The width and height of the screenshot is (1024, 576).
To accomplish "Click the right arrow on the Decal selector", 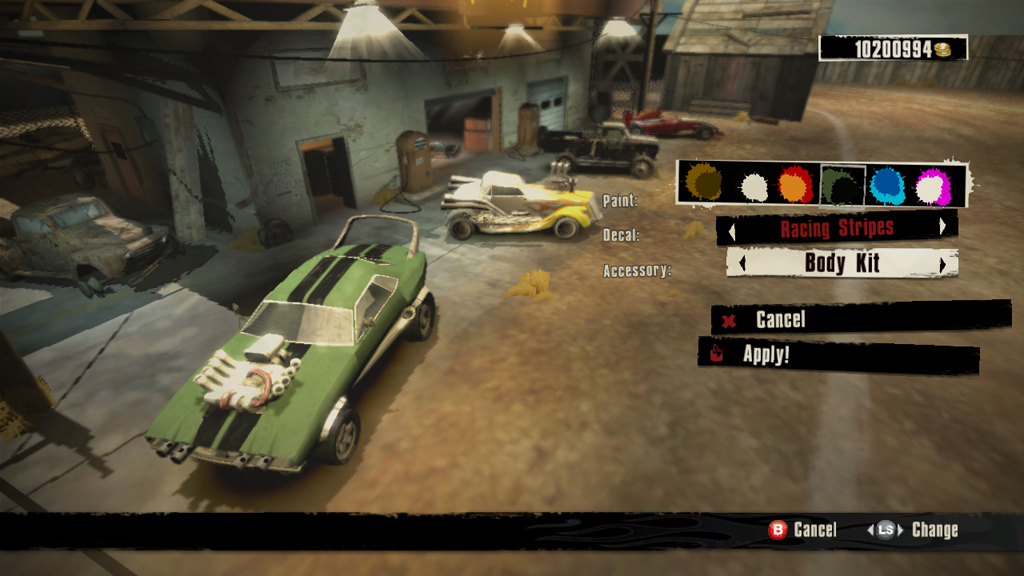I will 942,227.
